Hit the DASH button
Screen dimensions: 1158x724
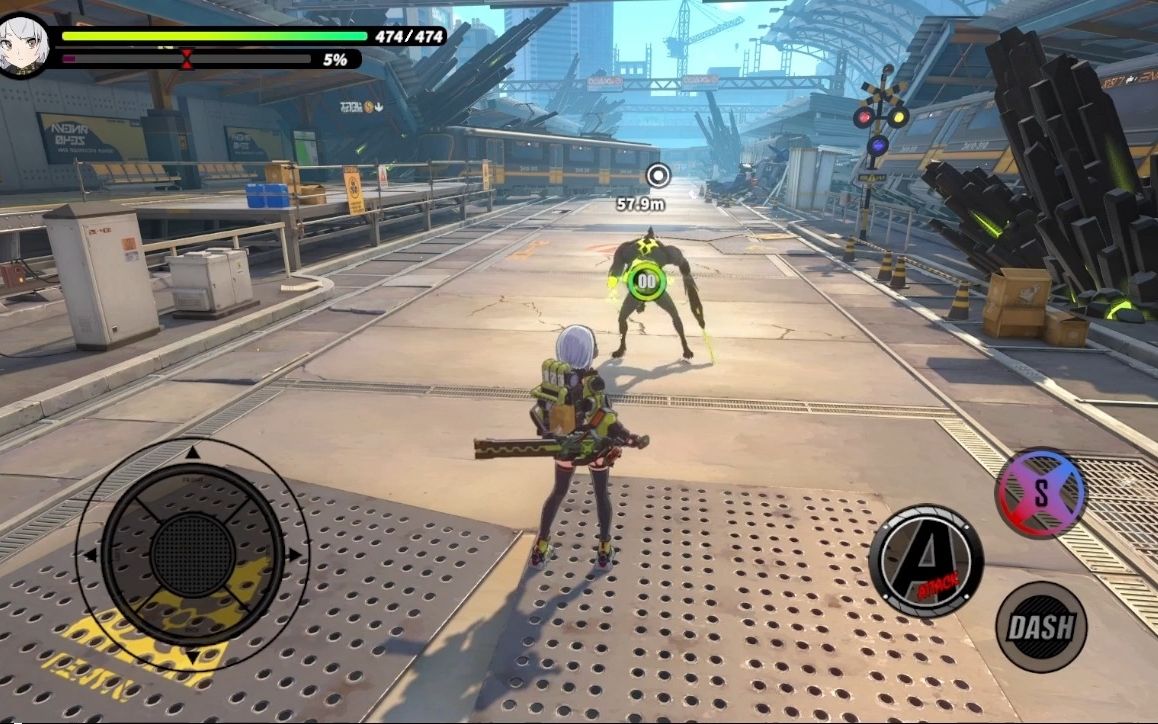(x=1041, y=627)
